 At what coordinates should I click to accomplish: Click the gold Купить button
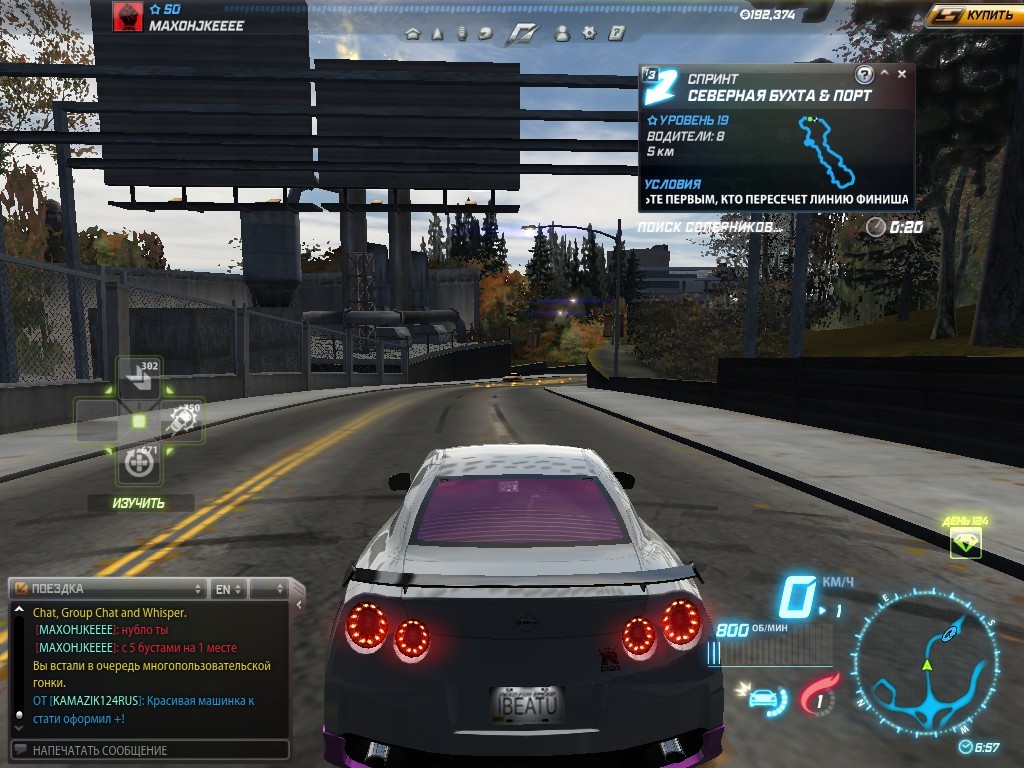973,15
